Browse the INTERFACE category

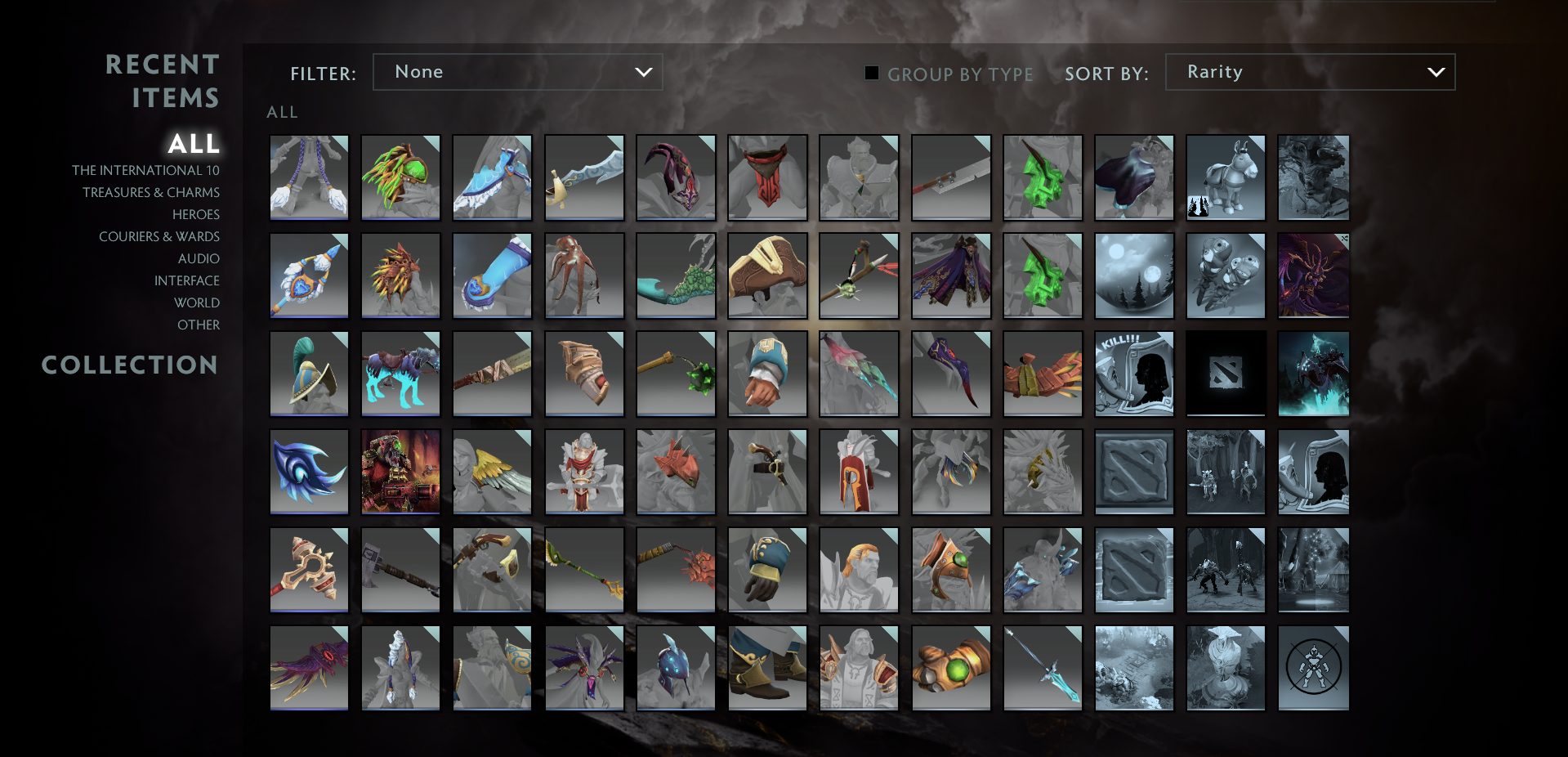pos(188,280)
